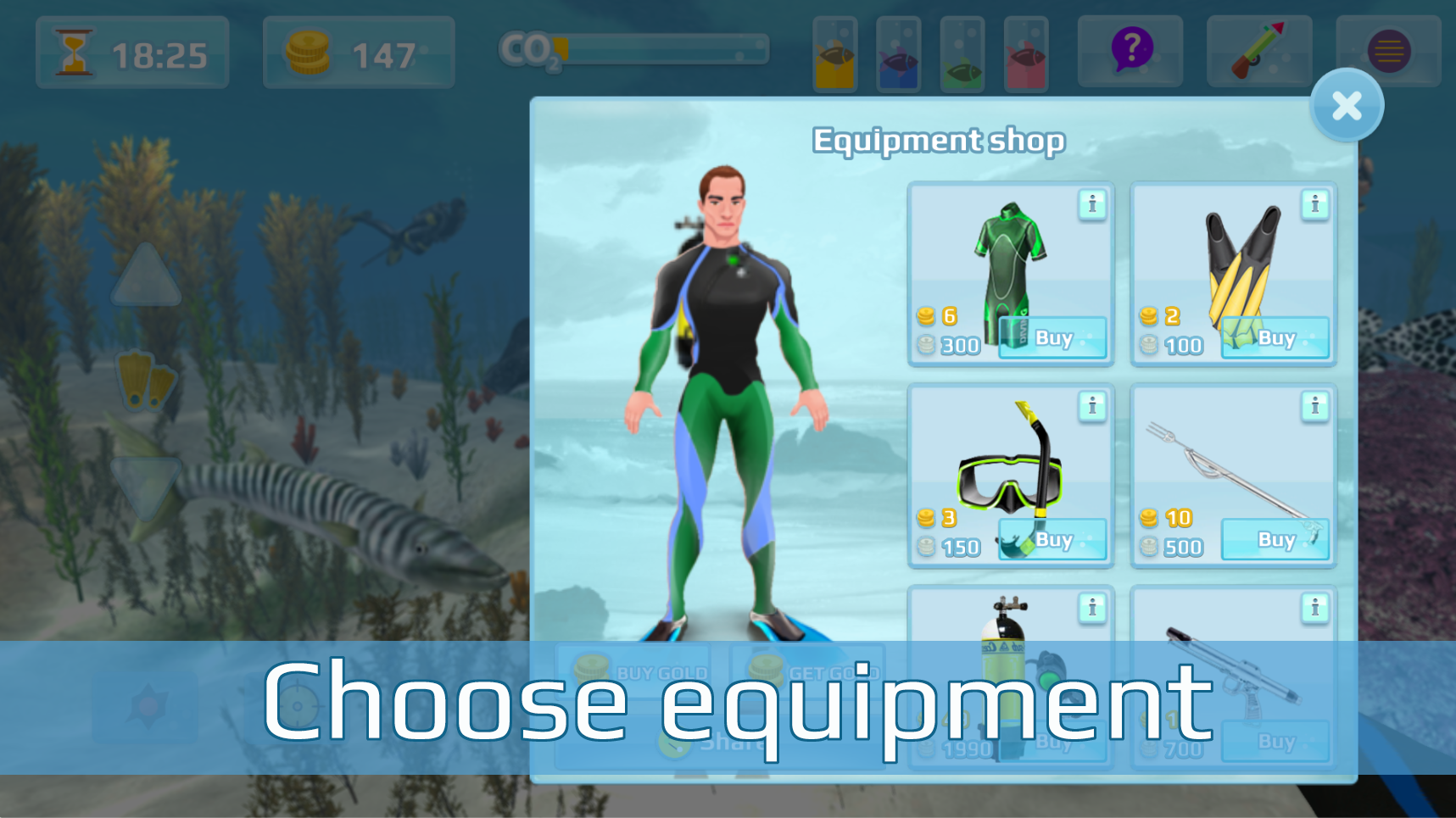Click the coin balance showing 147
1456x818 pixels.
(x=356, y=53)
